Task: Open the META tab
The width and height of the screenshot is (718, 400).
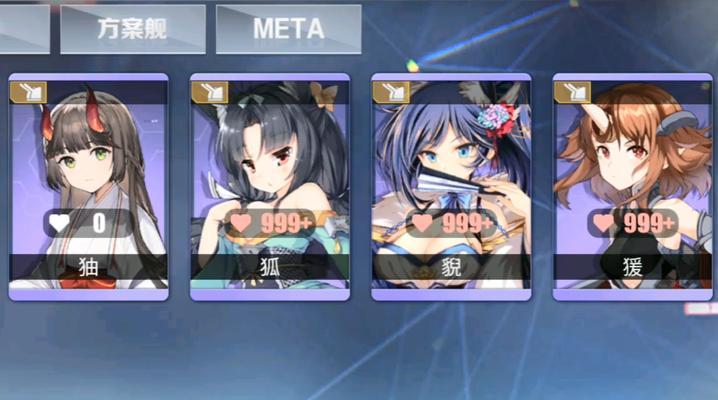Action: tap(288, 29)
